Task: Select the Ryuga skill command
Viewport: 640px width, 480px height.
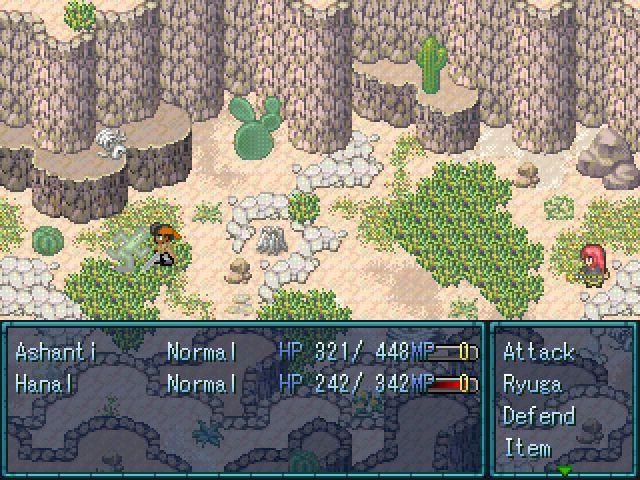Action: coord(532,384)
